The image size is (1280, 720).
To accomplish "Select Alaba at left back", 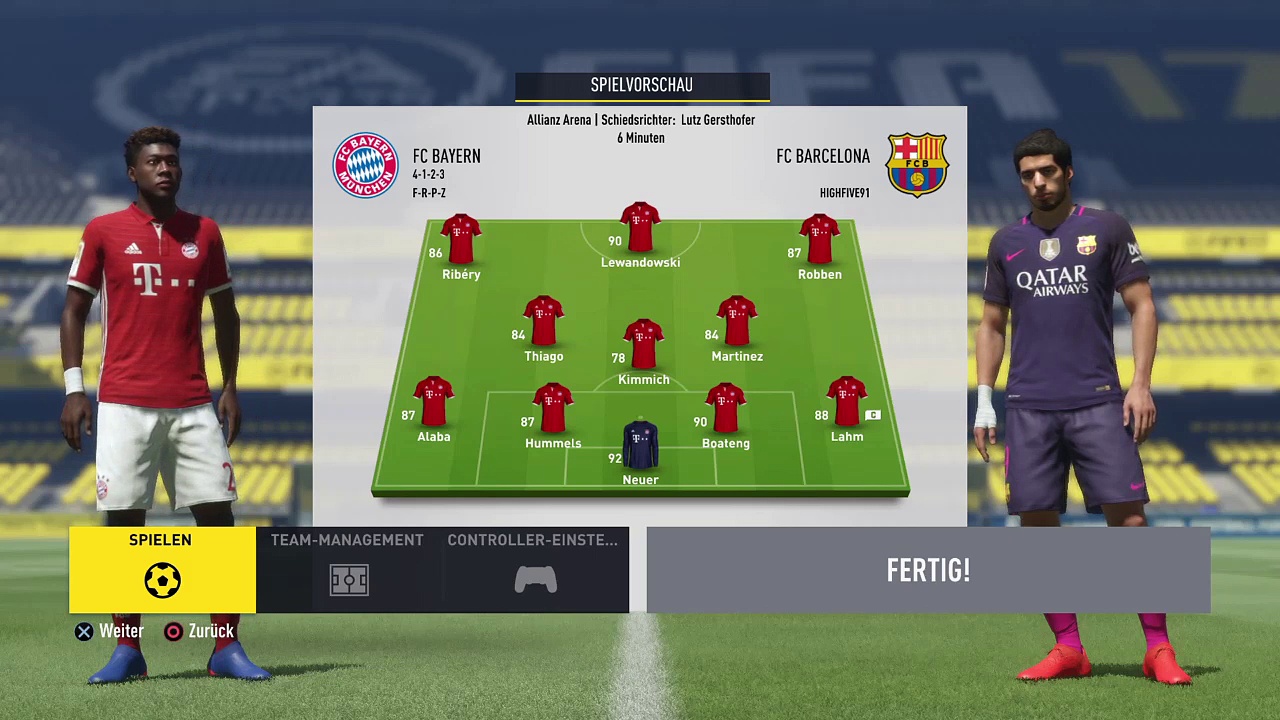I will (433, 403).
